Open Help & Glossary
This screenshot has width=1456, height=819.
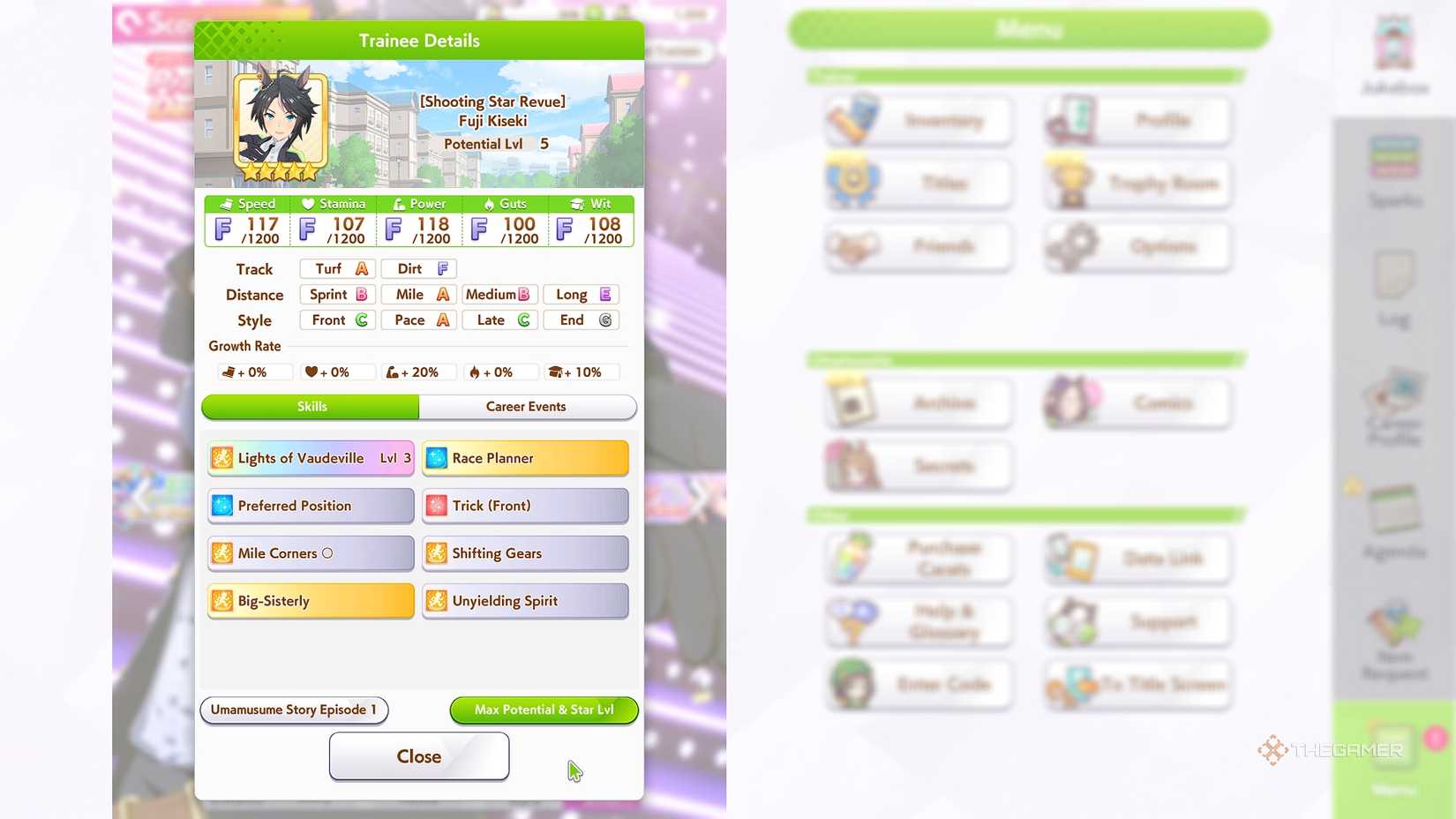(x=918, y=621)
